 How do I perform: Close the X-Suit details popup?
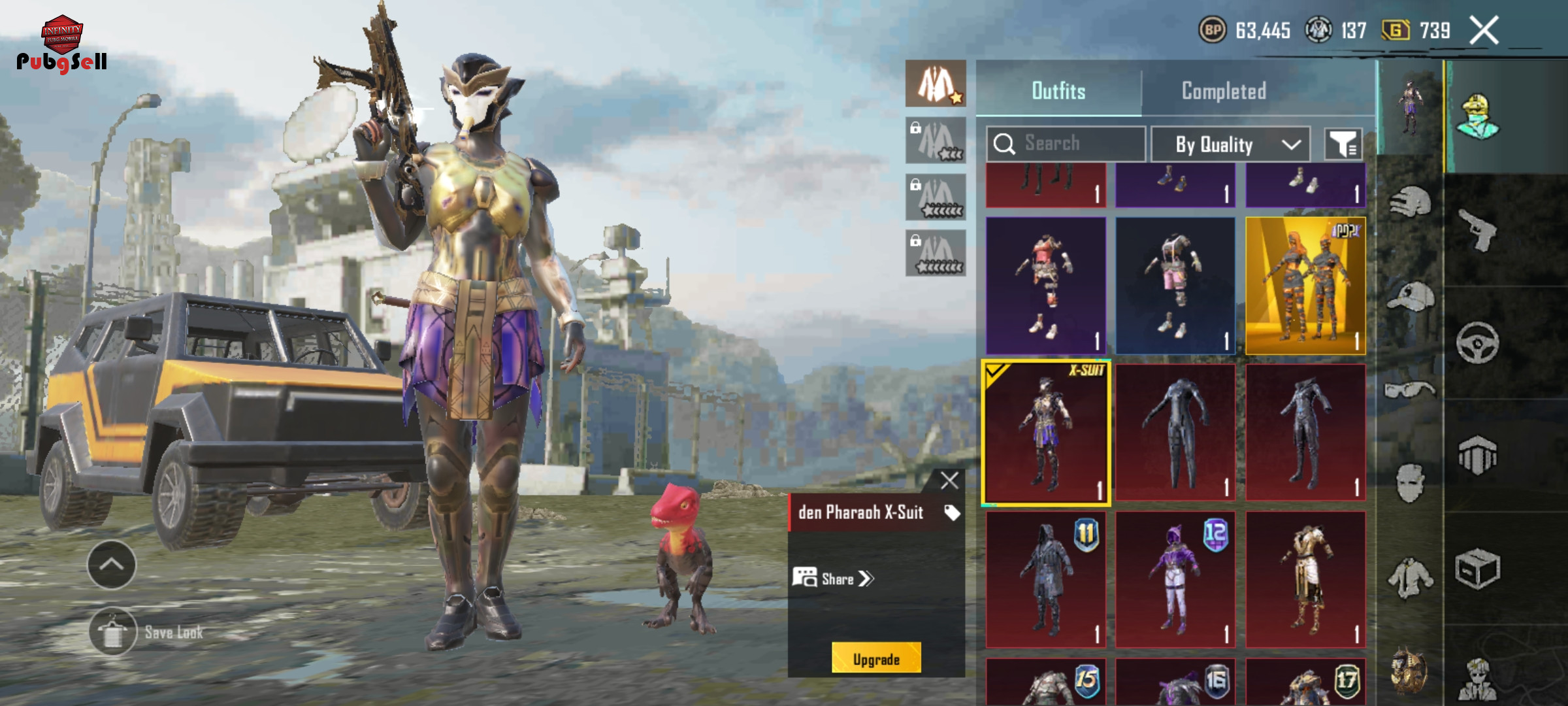pyautogui.click(x=949, y=480)
